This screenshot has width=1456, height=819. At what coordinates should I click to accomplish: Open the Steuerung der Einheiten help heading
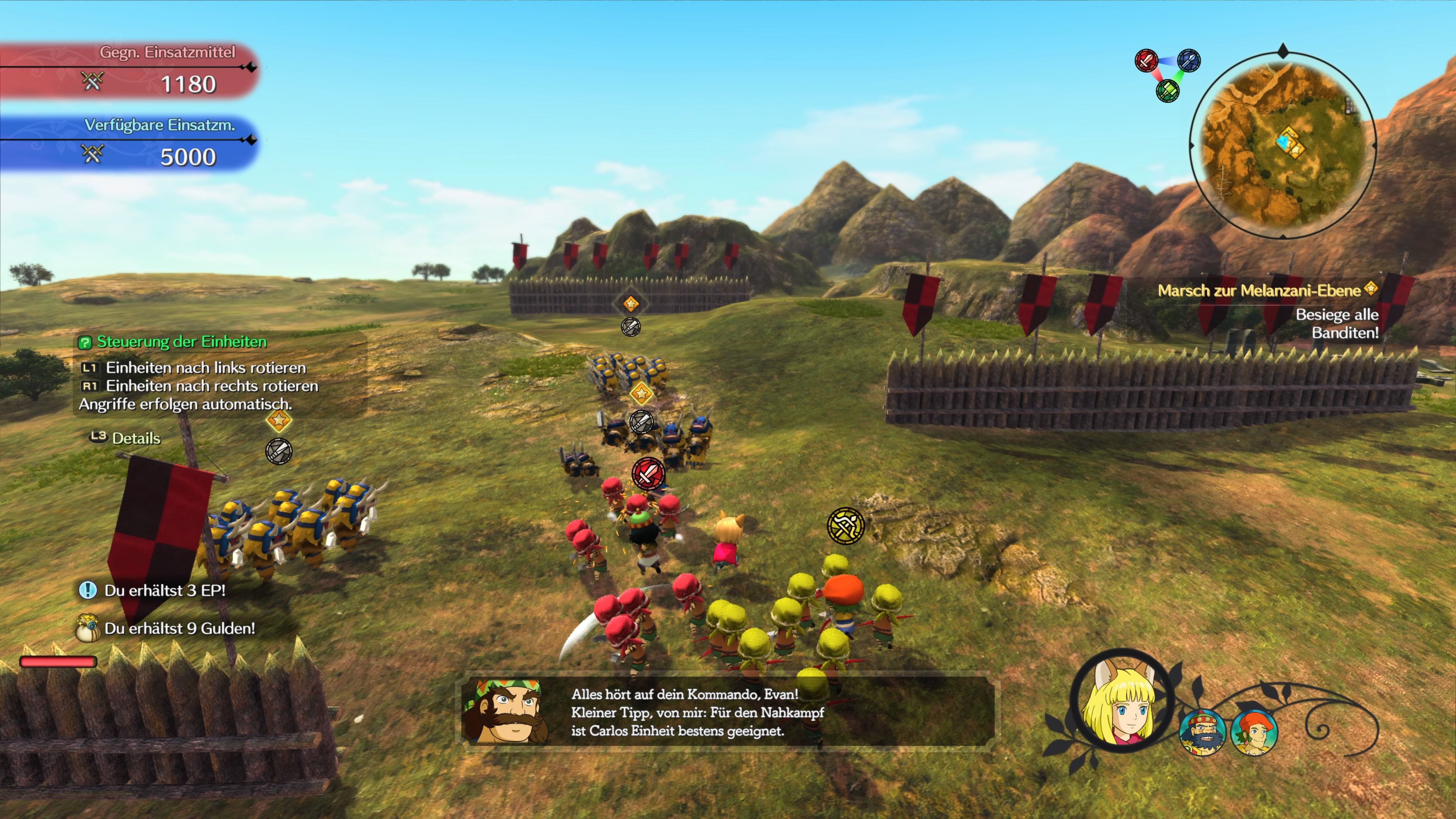point(181,342)
